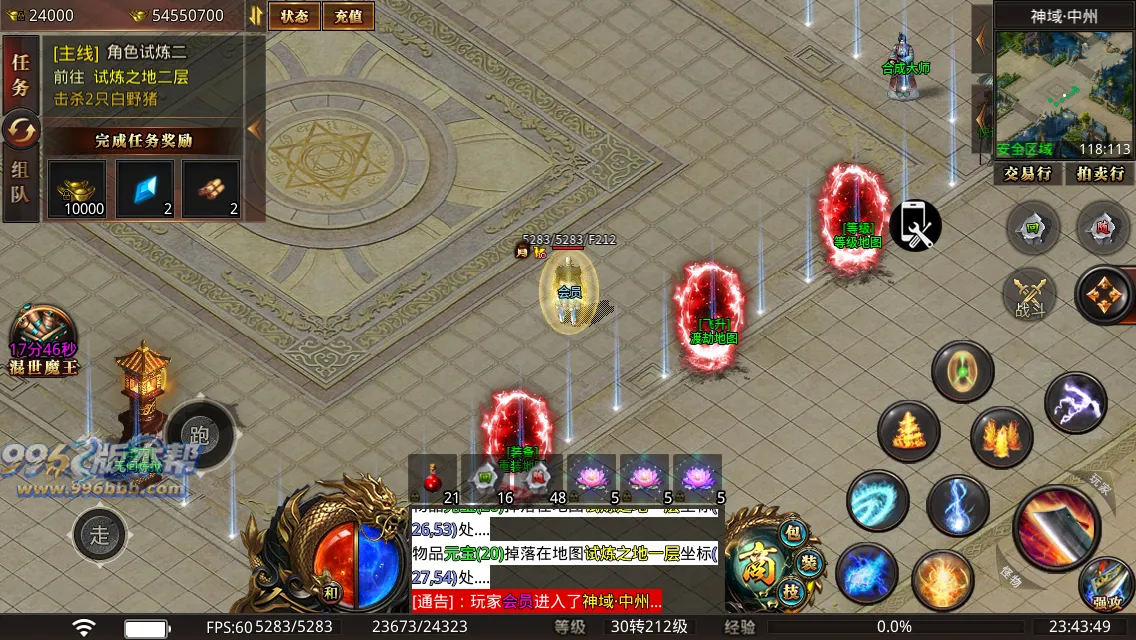Switch to the 任务 quest tab
This screenshot has height=640, width=1136.
20,75
